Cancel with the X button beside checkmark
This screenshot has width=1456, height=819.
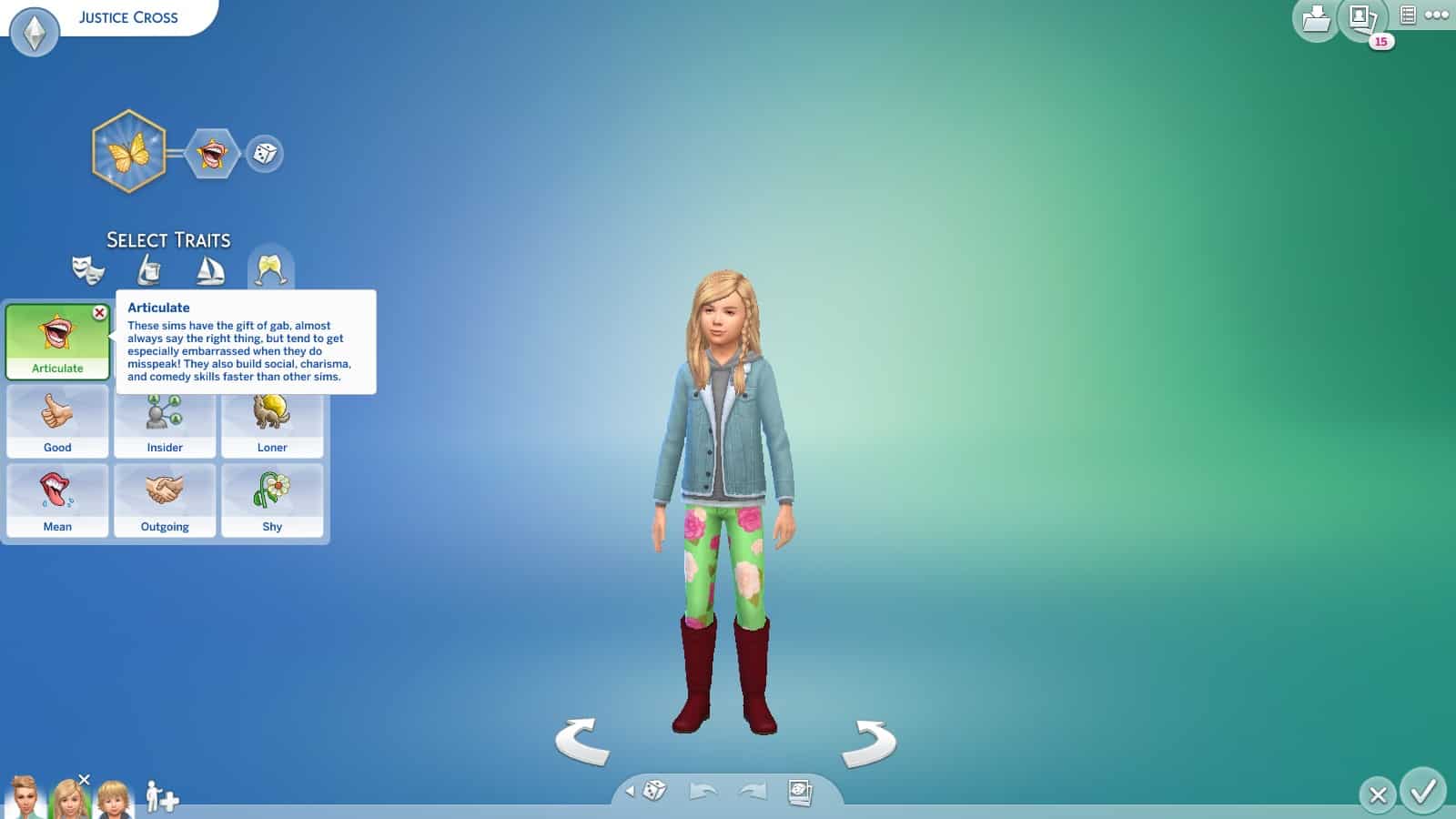(1378, 795)
